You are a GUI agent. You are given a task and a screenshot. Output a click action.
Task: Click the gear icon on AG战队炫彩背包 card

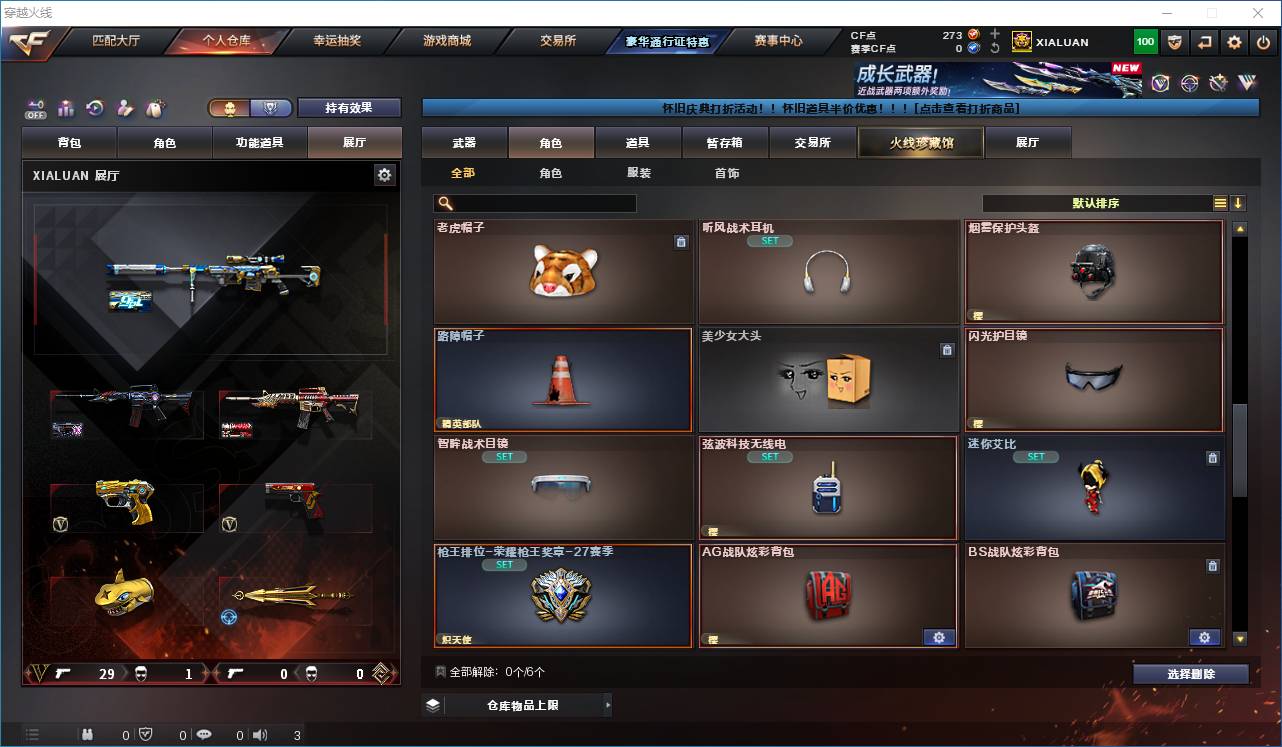click(x=938, y=637)
